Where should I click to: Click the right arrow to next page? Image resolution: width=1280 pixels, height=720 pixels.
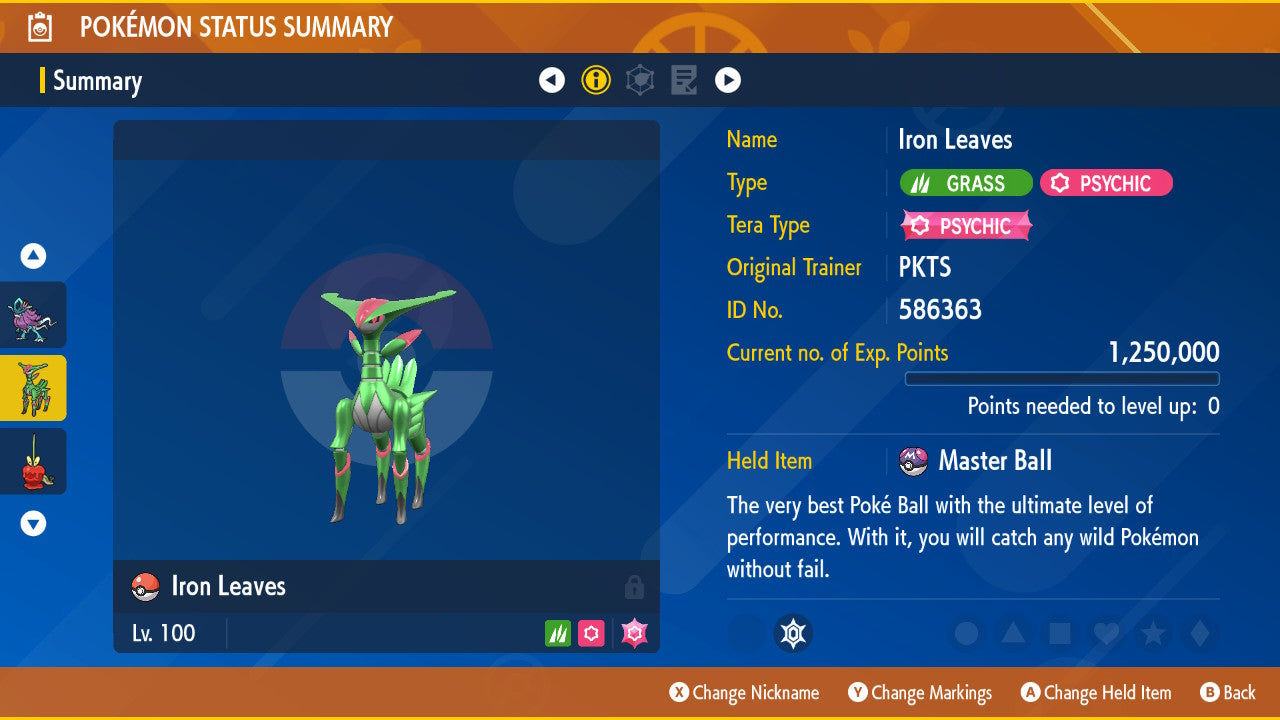click(x=728, y=79)
